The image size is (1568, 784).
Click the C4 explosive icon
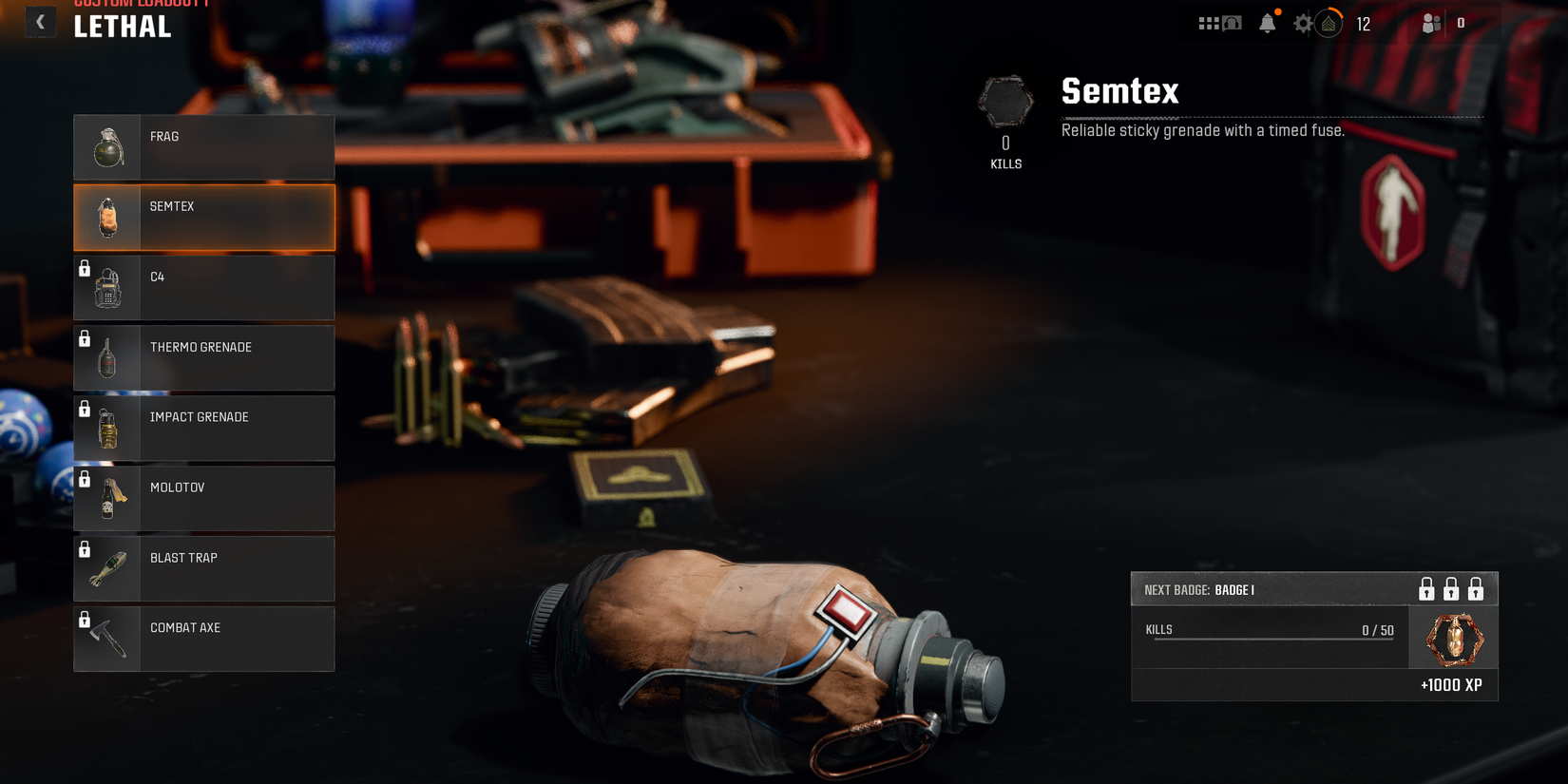pyautogui.click(x=107, y=287)
